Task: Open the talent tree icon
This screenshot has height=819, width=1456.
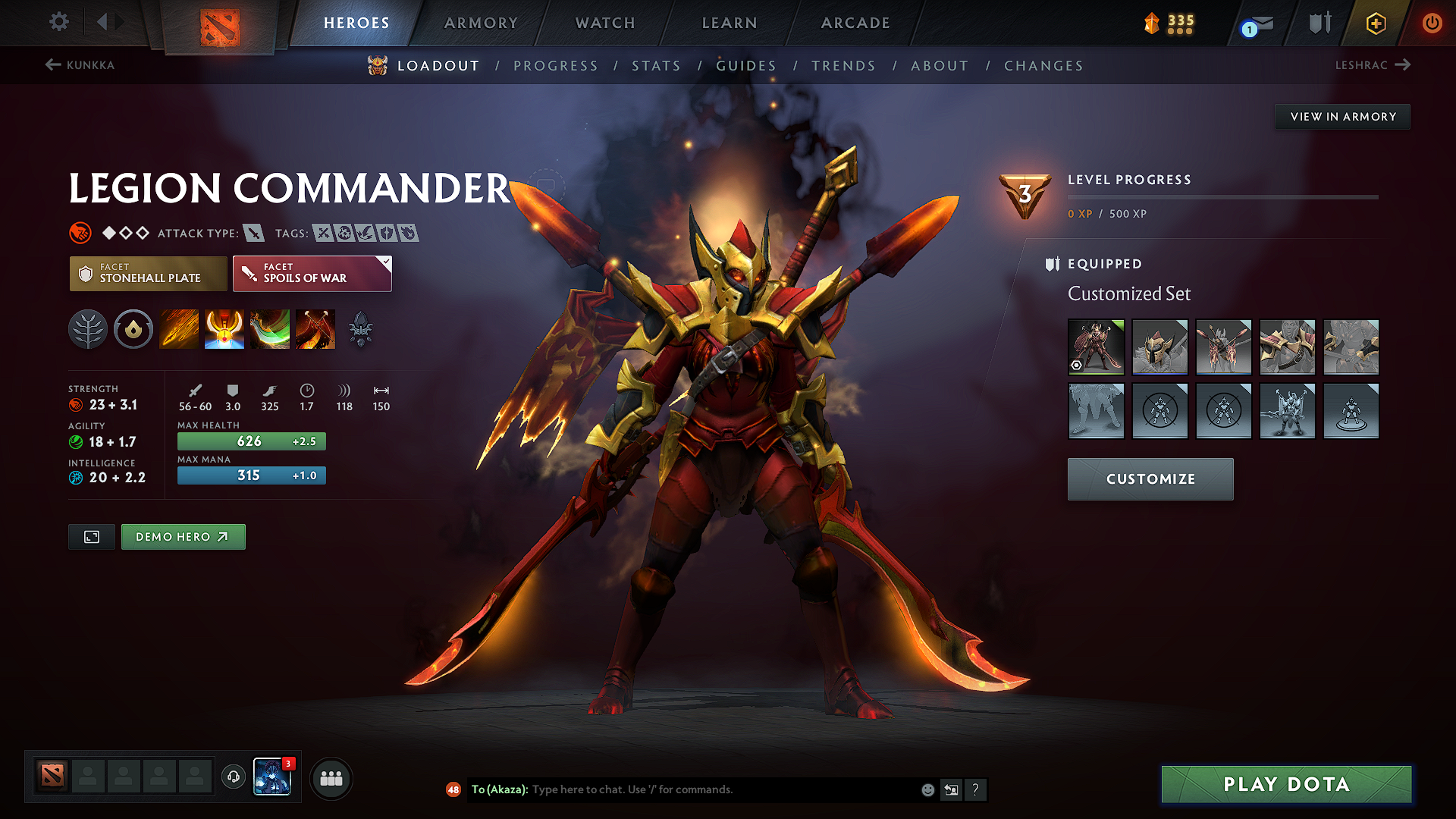Action: pyautogui.click(x=88, y=329)
